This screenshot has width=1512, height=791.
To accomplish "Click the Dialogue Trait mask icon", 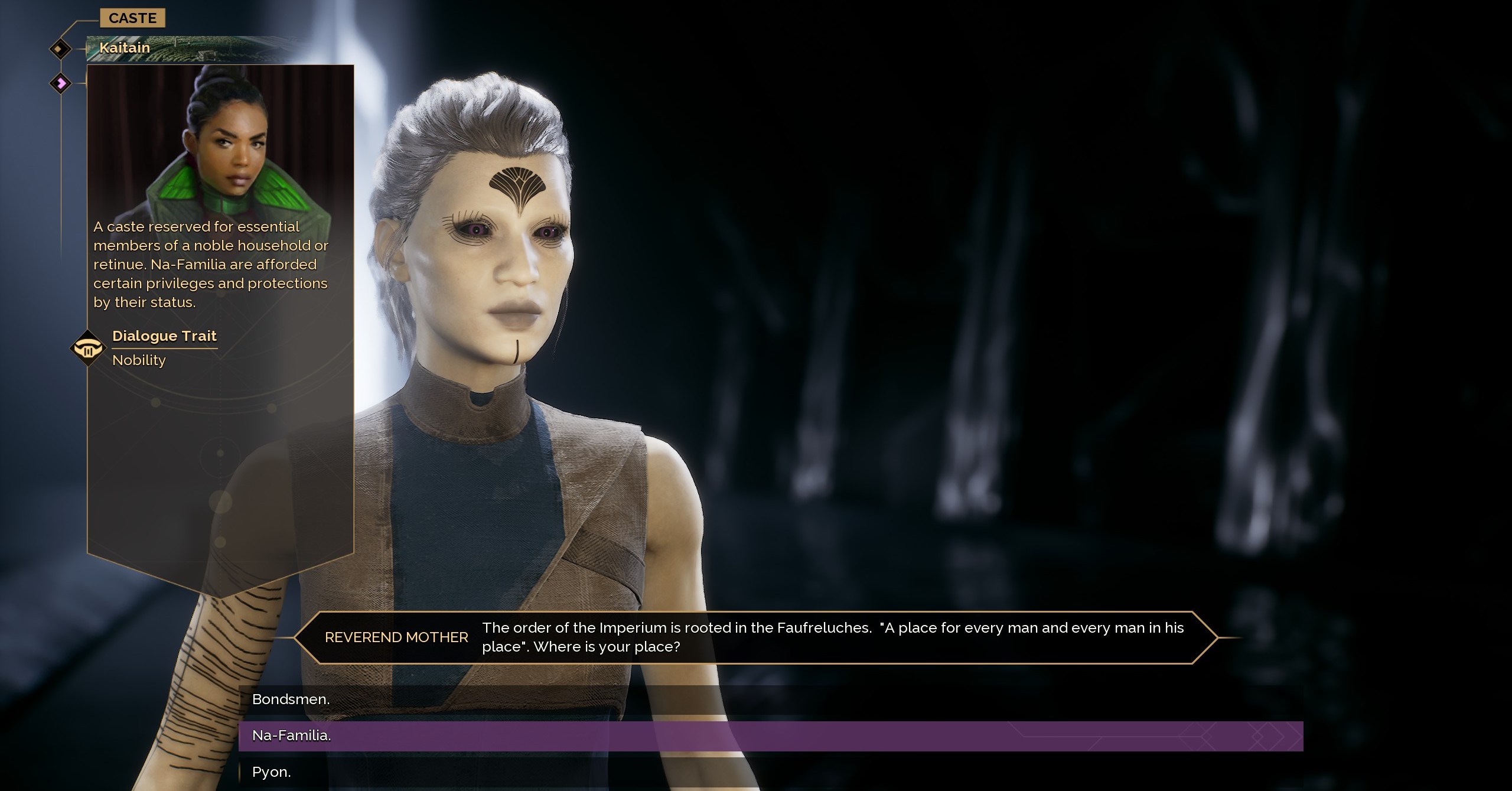I will (x=87, y=349).
